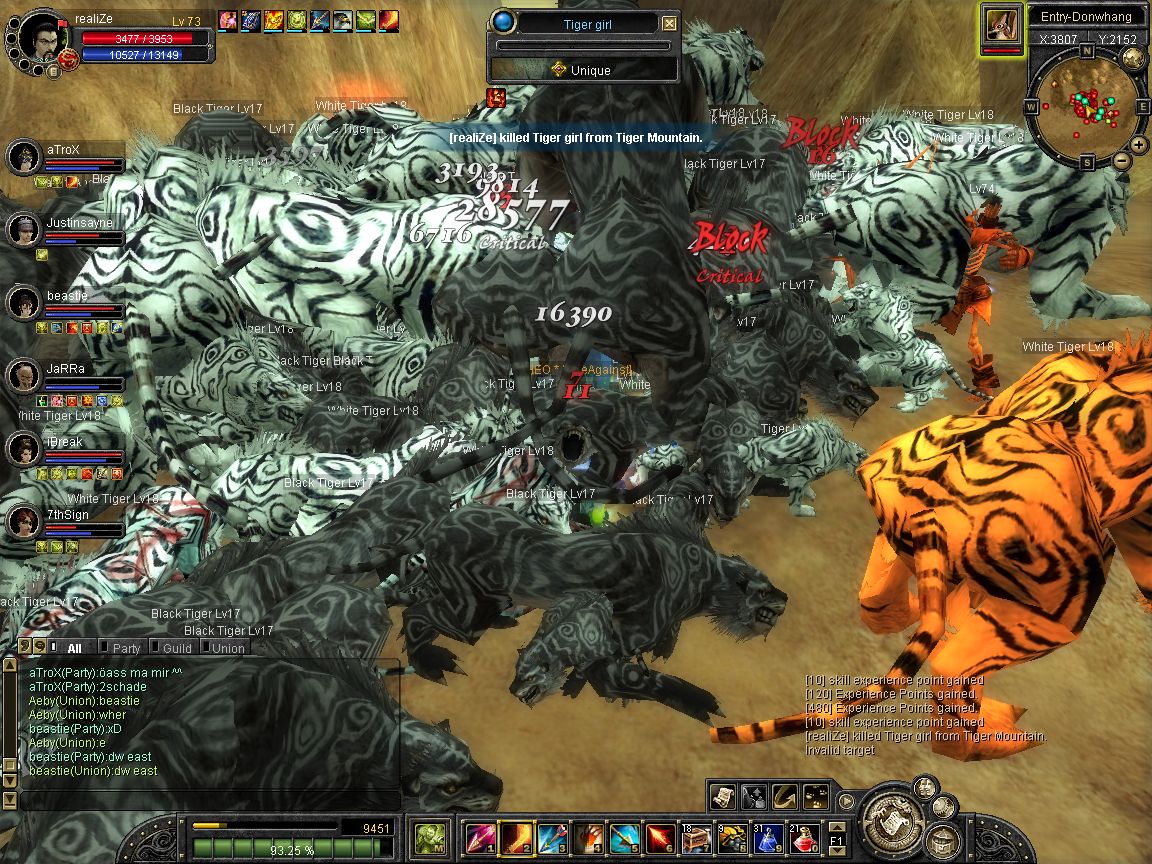Screen dimensions: 1152x864
Task: Switch hotbar page with the up arrow
Action: pos(837,826)
